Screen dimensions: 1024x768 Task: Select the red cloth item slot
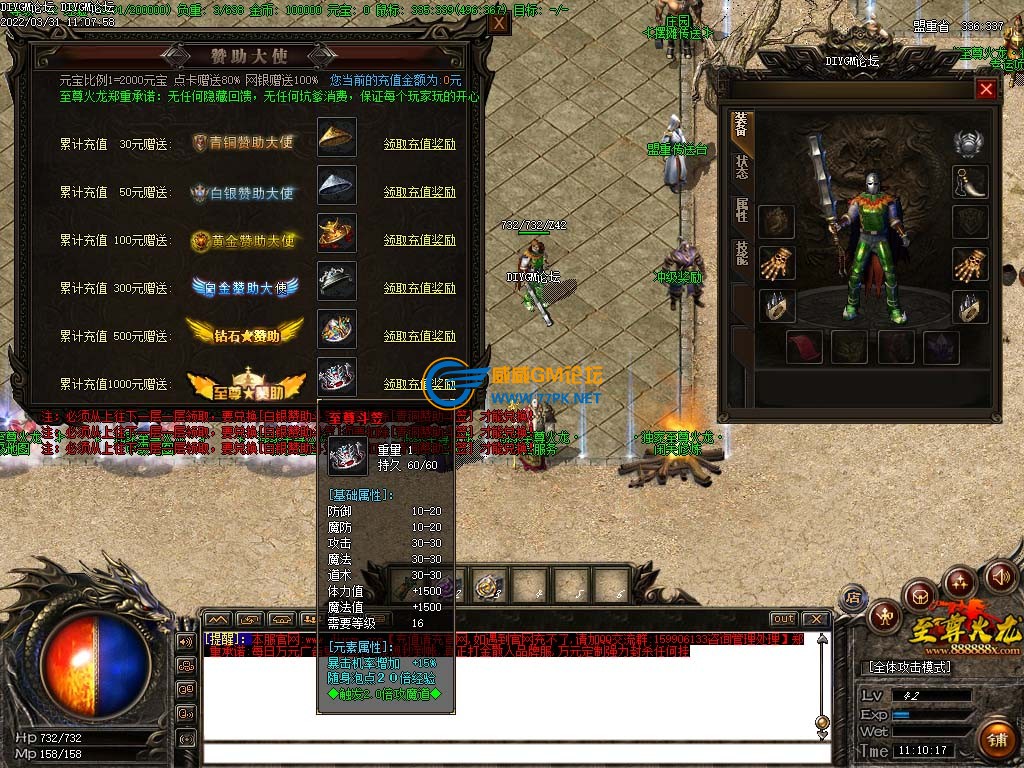click(804, 348)
